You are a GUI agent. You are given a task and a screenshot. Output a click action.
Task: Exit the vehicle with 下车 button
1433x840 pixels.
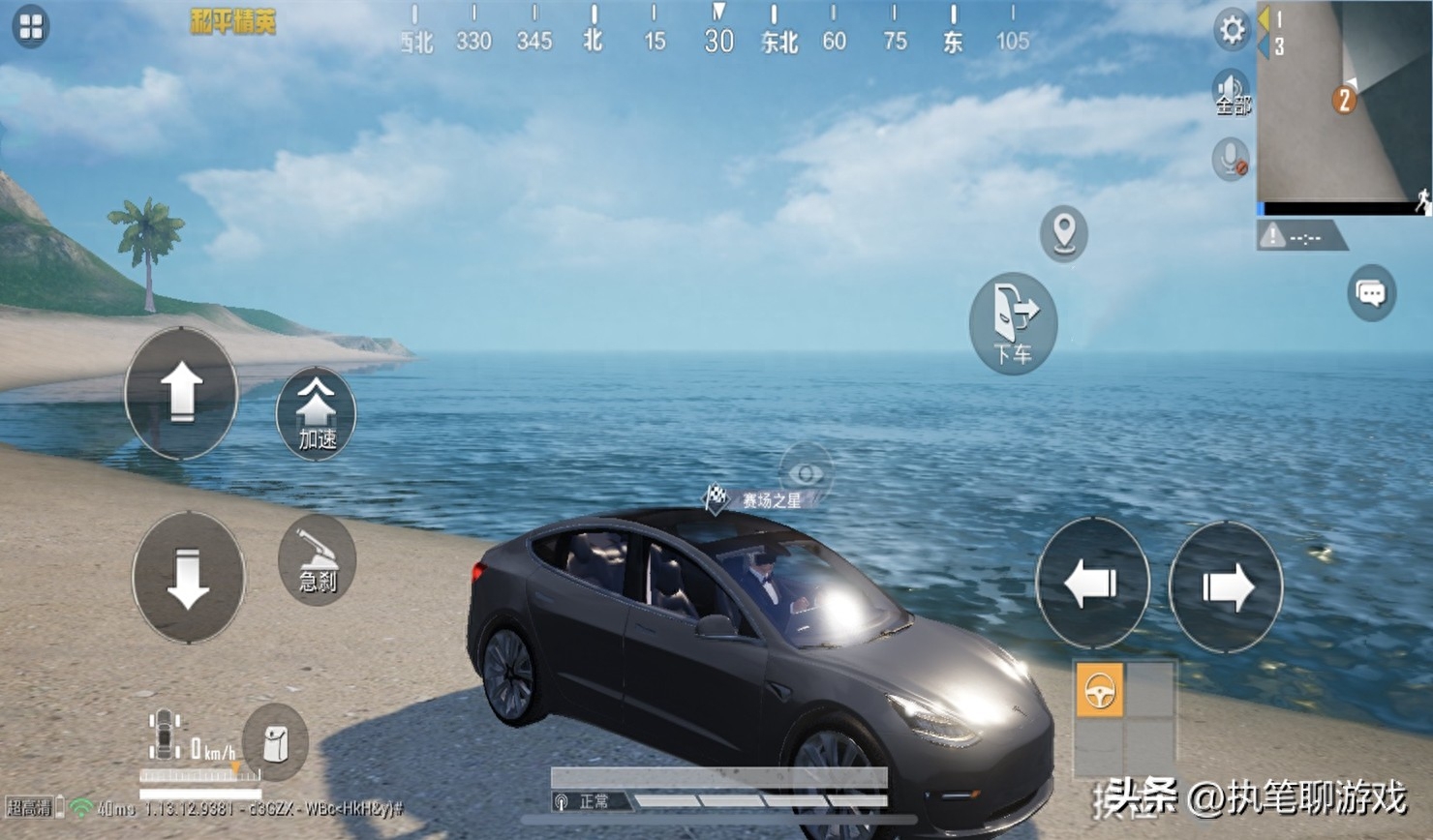coord(1013,323)
